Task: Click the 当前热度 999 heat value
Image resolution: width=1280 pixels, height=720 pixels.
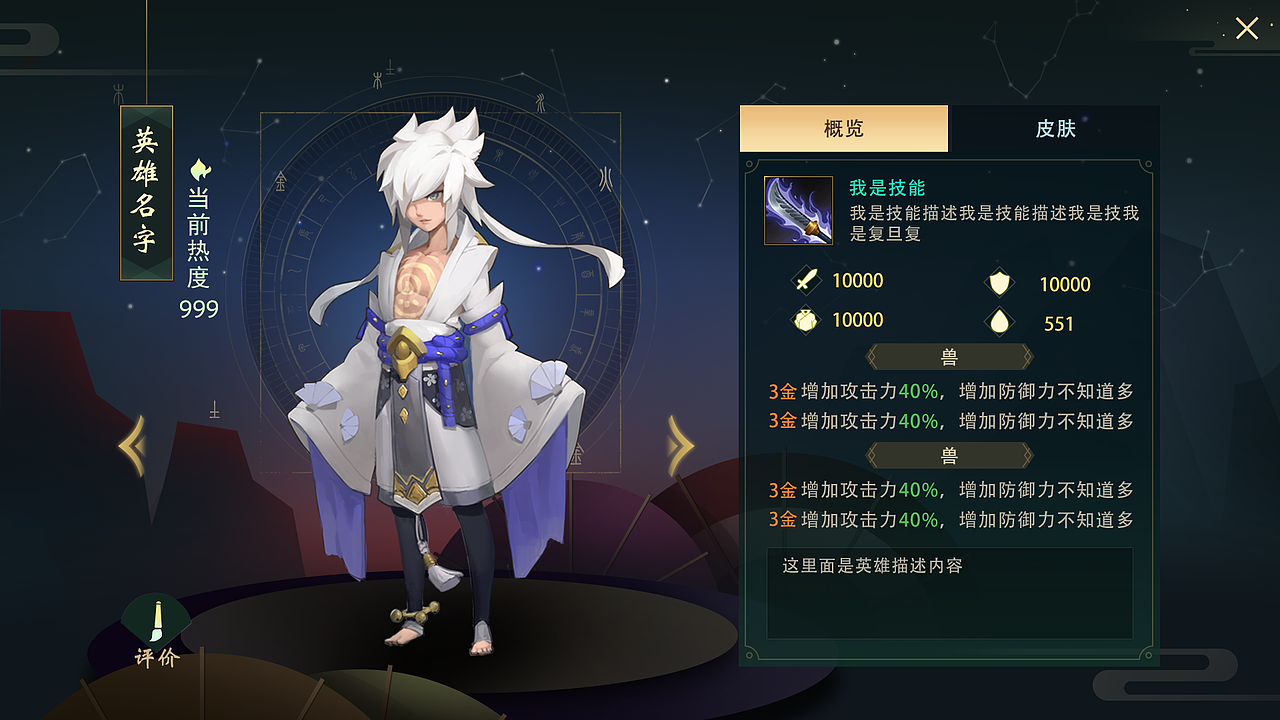Action: [197, 309]
